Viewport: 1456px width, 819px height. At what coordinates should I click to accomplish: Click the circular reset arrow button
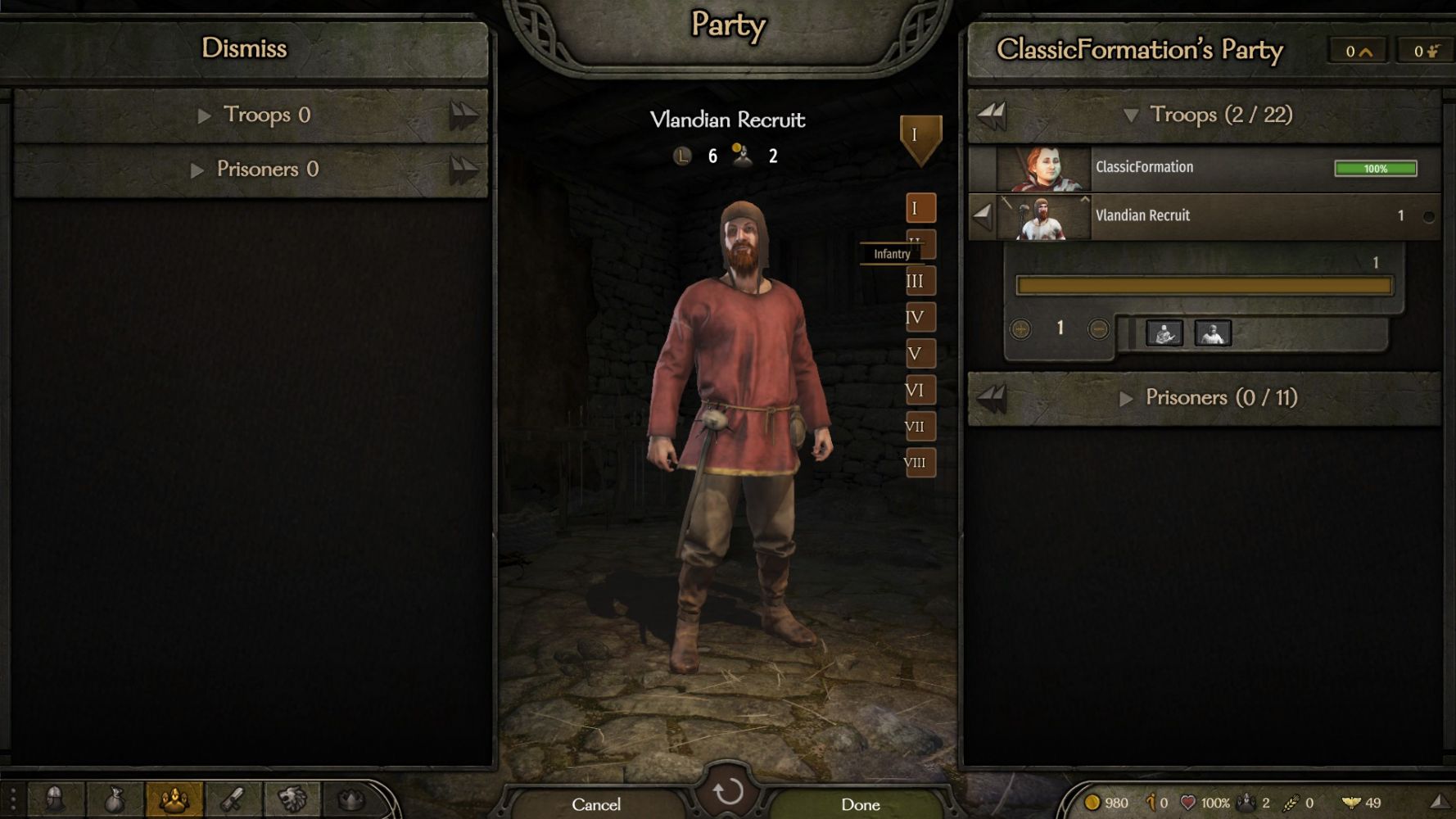click(728, 792)
